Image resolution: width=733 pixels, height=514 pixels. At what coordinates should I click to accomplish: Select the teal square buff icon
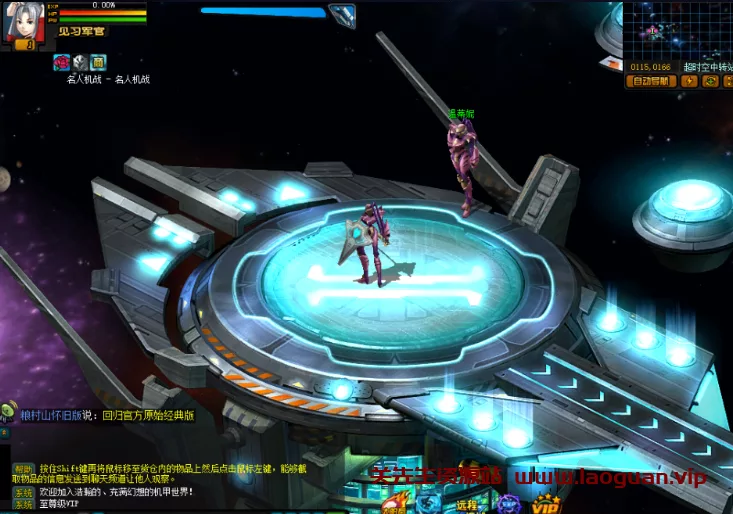point(98,62)
